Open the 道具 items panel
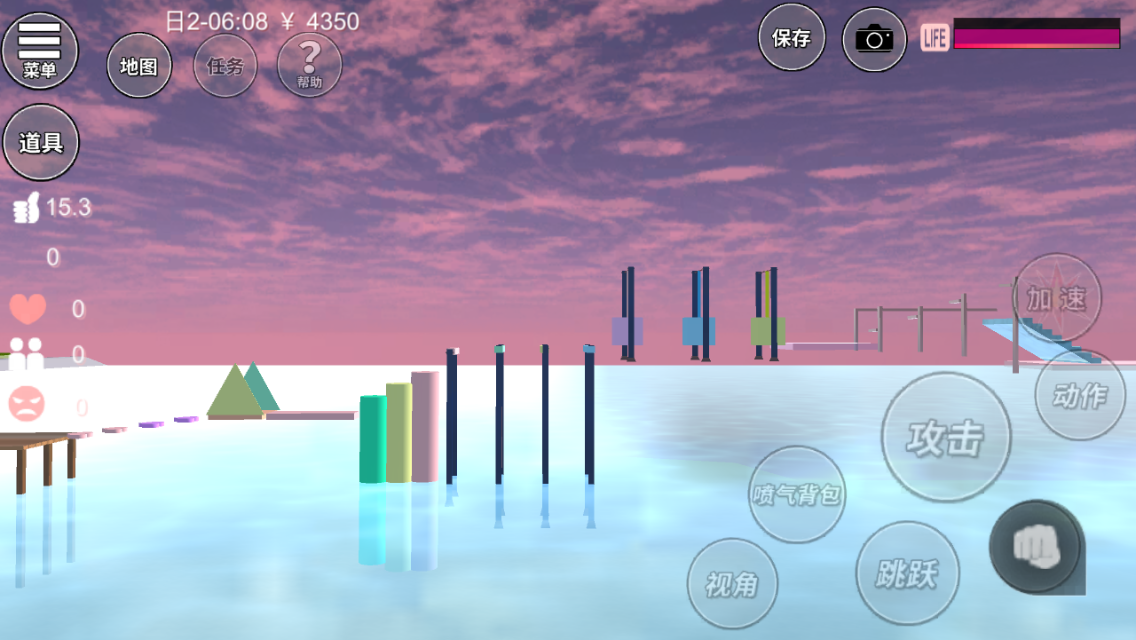This screenshot has height=640, width=1136. [41, 142]
